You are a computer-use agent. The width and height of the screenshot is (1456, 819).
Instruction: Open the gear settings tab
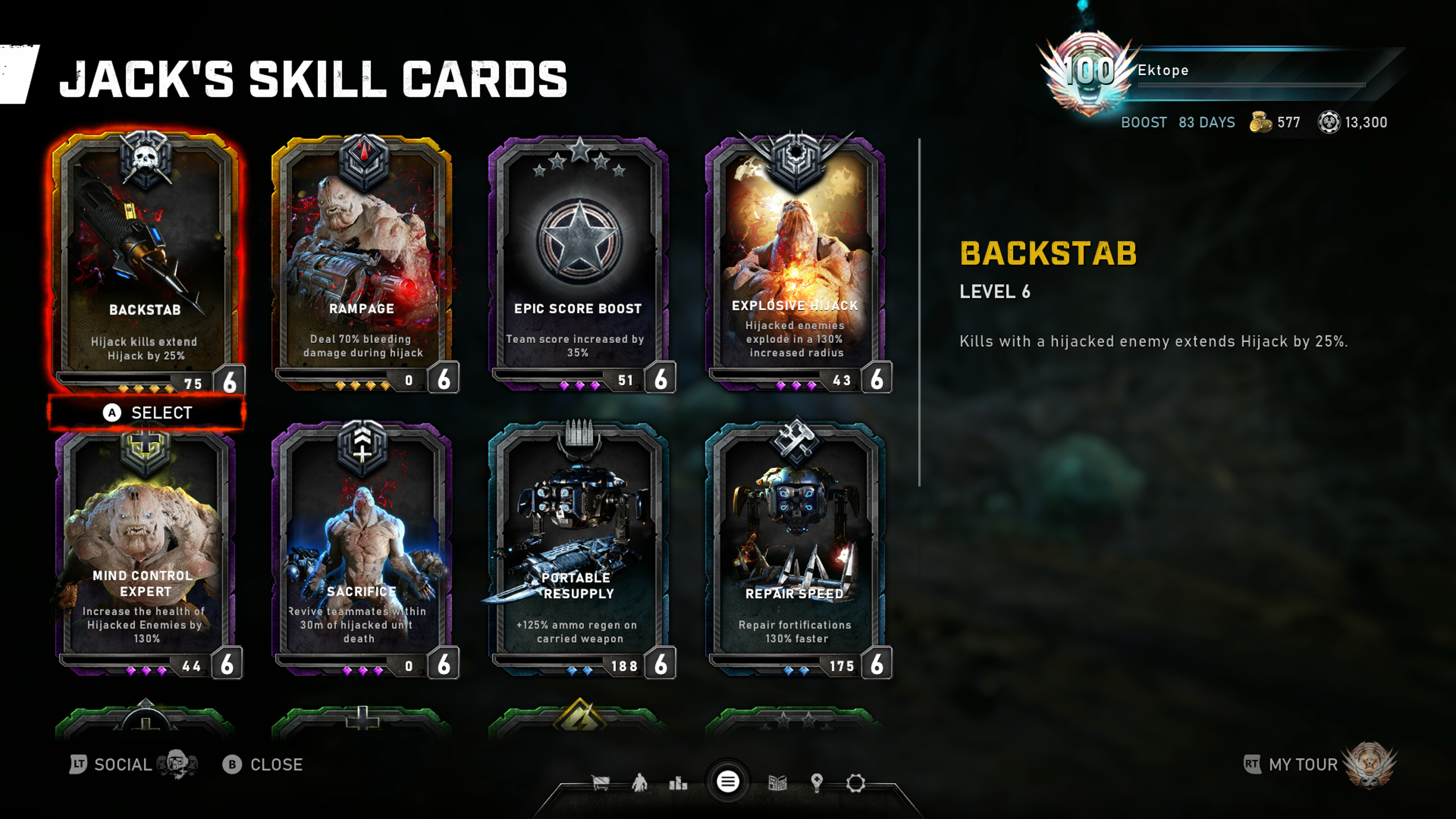click(855, 783)
